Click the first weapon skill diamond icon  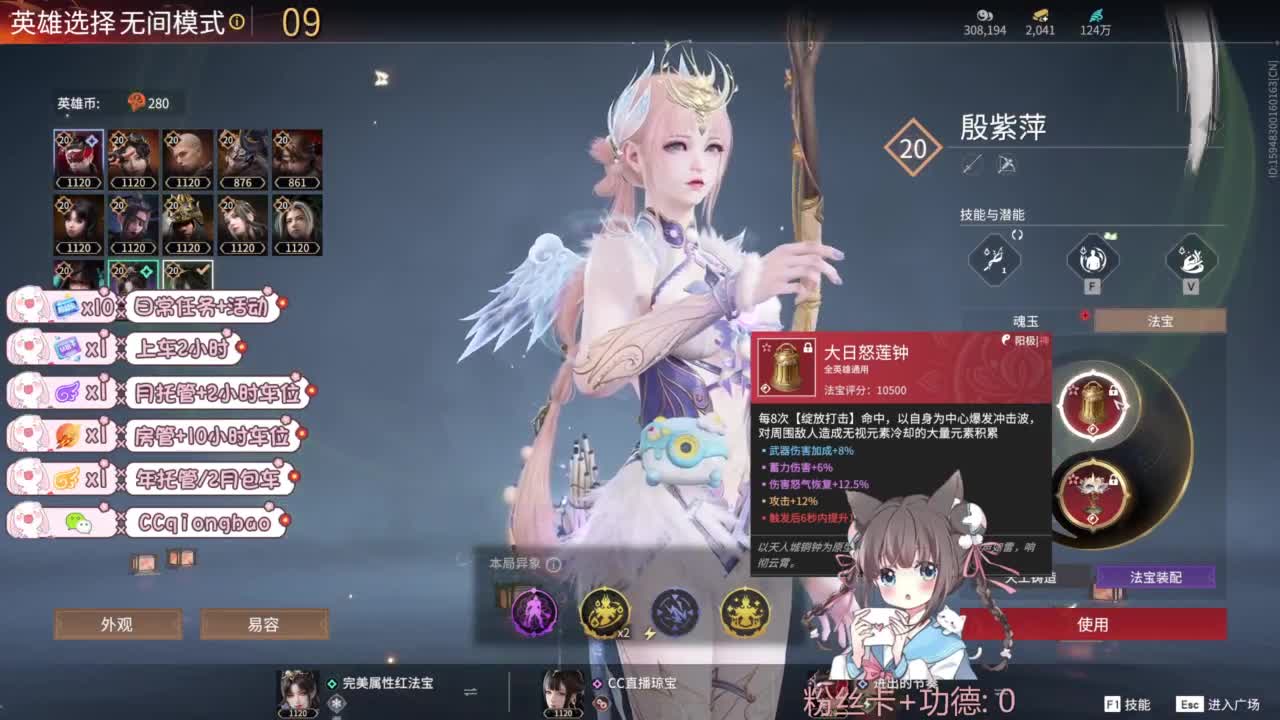993,261
